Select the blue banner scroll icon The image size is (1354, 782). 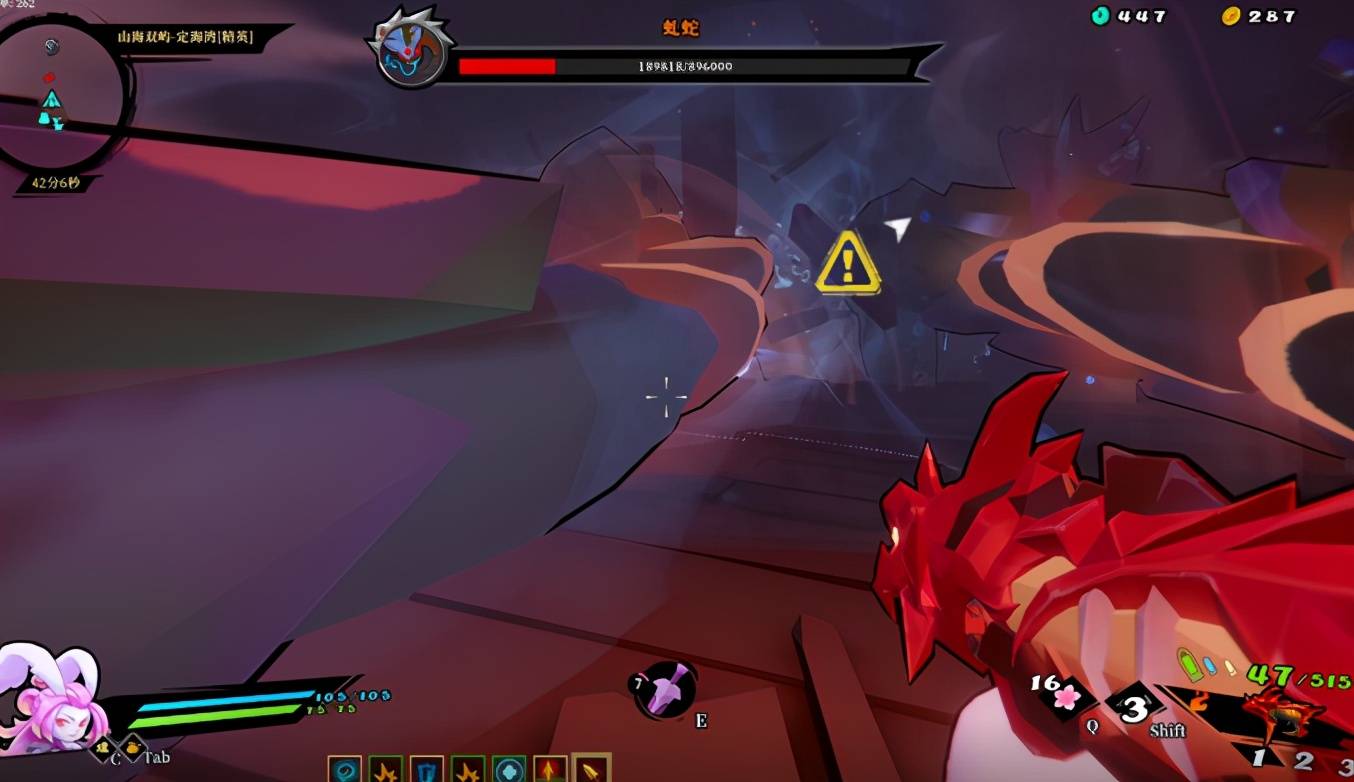click(x=427, y=770)
